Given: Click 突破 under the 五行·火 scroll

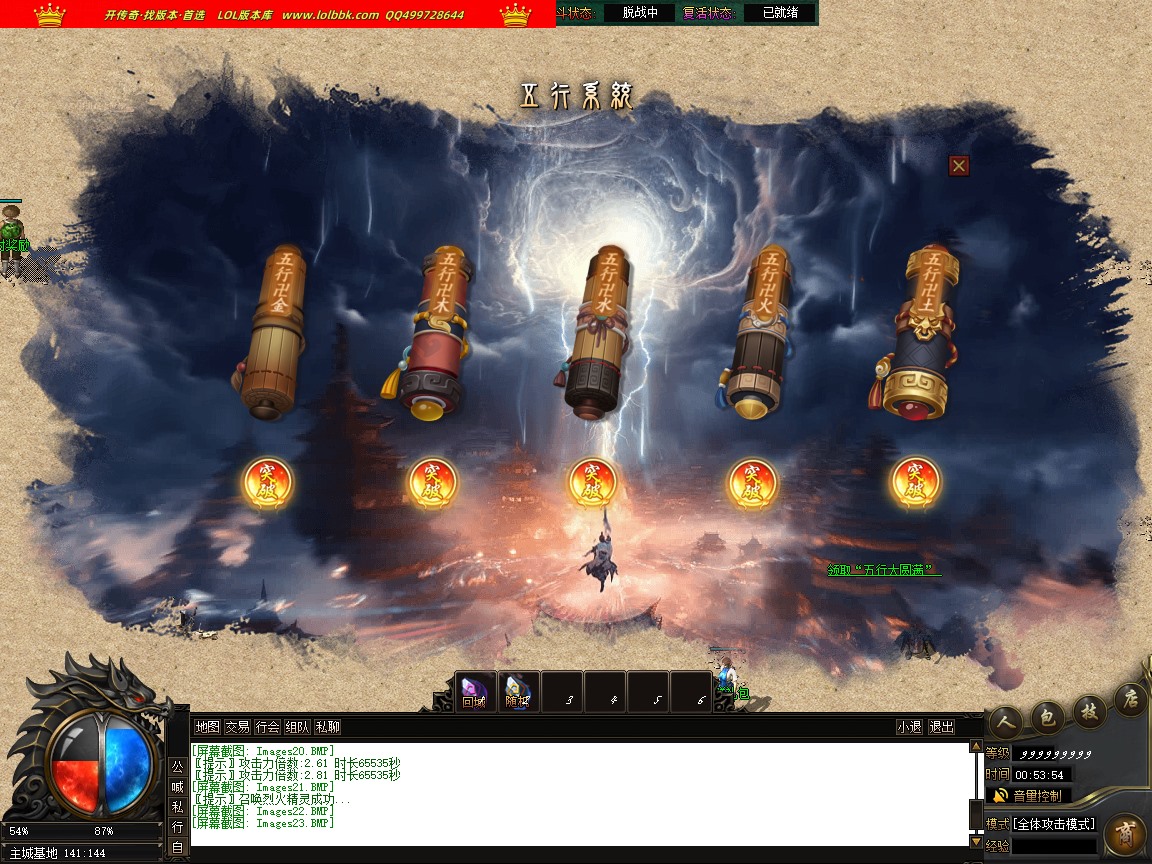Looking at the screenshot, I should [752, 484].
